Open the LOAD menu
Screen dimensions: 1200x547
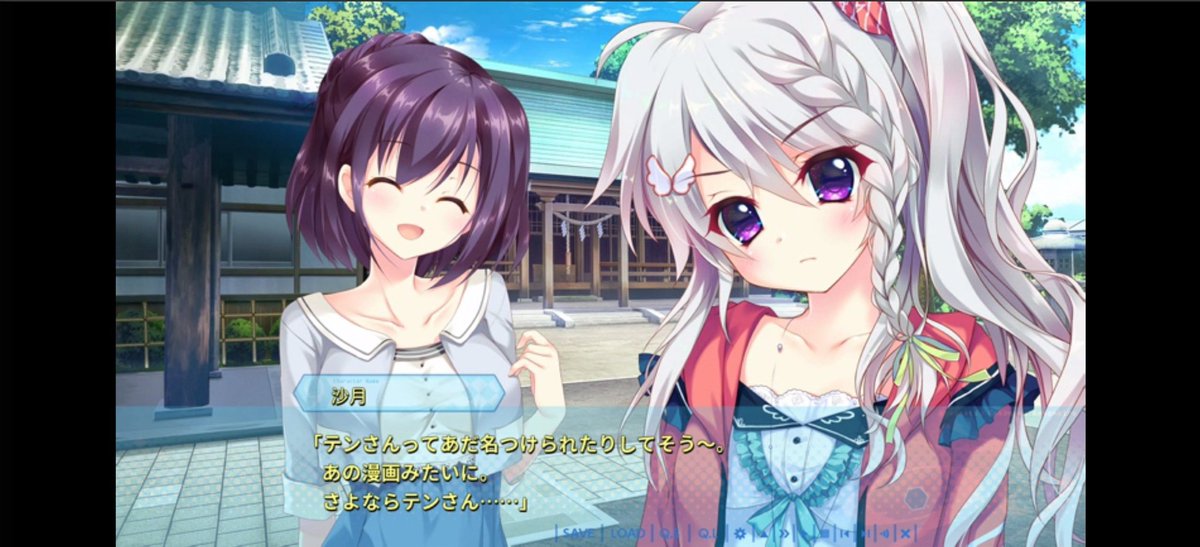coord(627,534)
